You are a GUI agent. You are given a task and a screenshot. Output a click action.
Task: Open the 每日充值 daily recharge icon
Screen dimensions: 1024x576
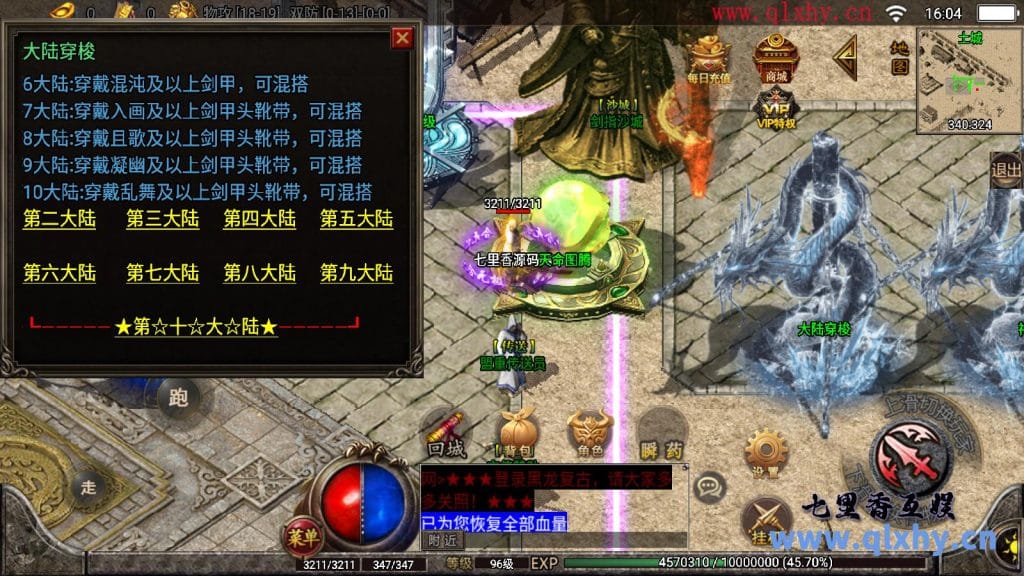[x=709, y=58]
